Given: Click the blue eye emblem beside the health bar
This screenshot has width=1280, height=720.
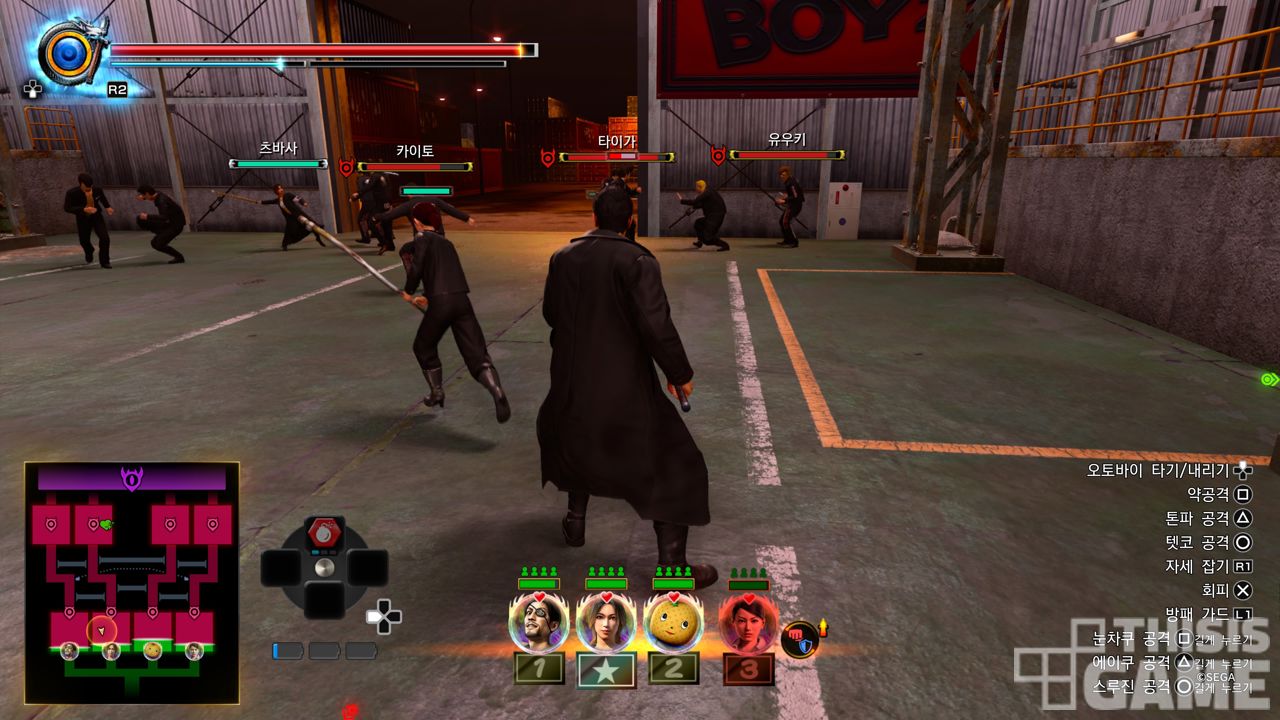Looking at the screenshot, I should tap(68, 50).
